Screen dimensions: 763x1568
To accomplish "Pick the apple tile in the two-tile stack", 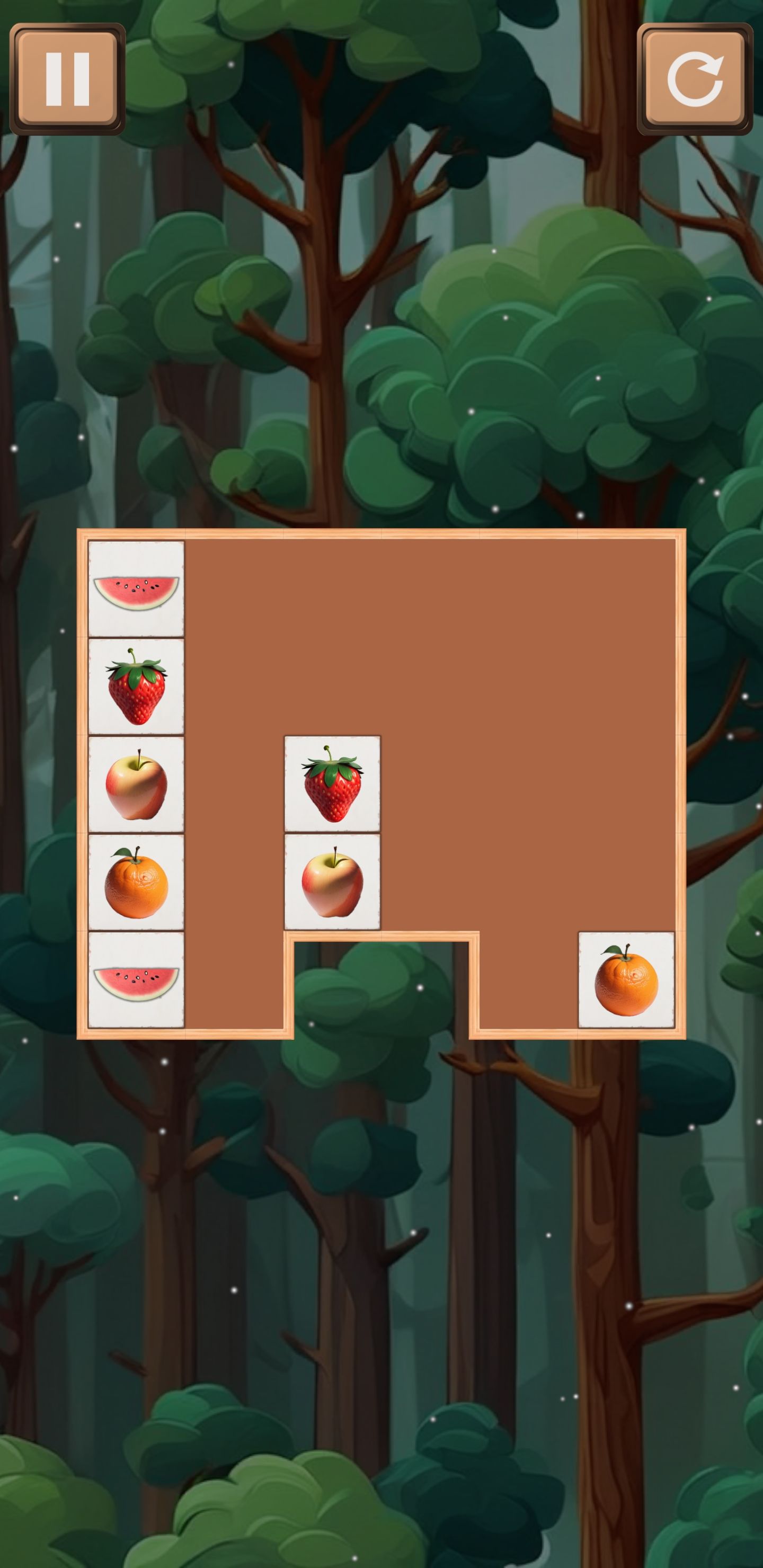I will [332, 882].
